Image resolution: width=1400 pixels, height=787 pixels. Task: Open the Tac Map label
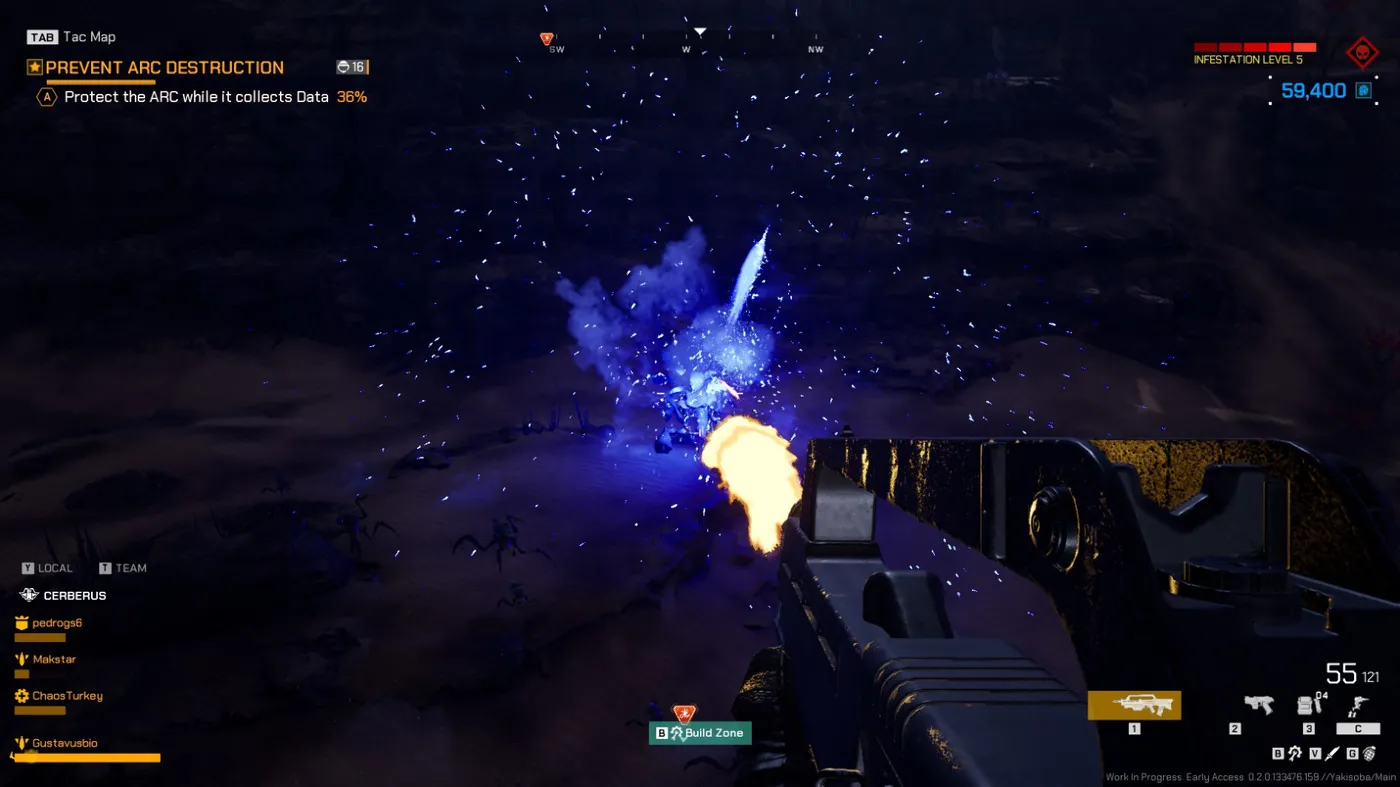(89, 37)
